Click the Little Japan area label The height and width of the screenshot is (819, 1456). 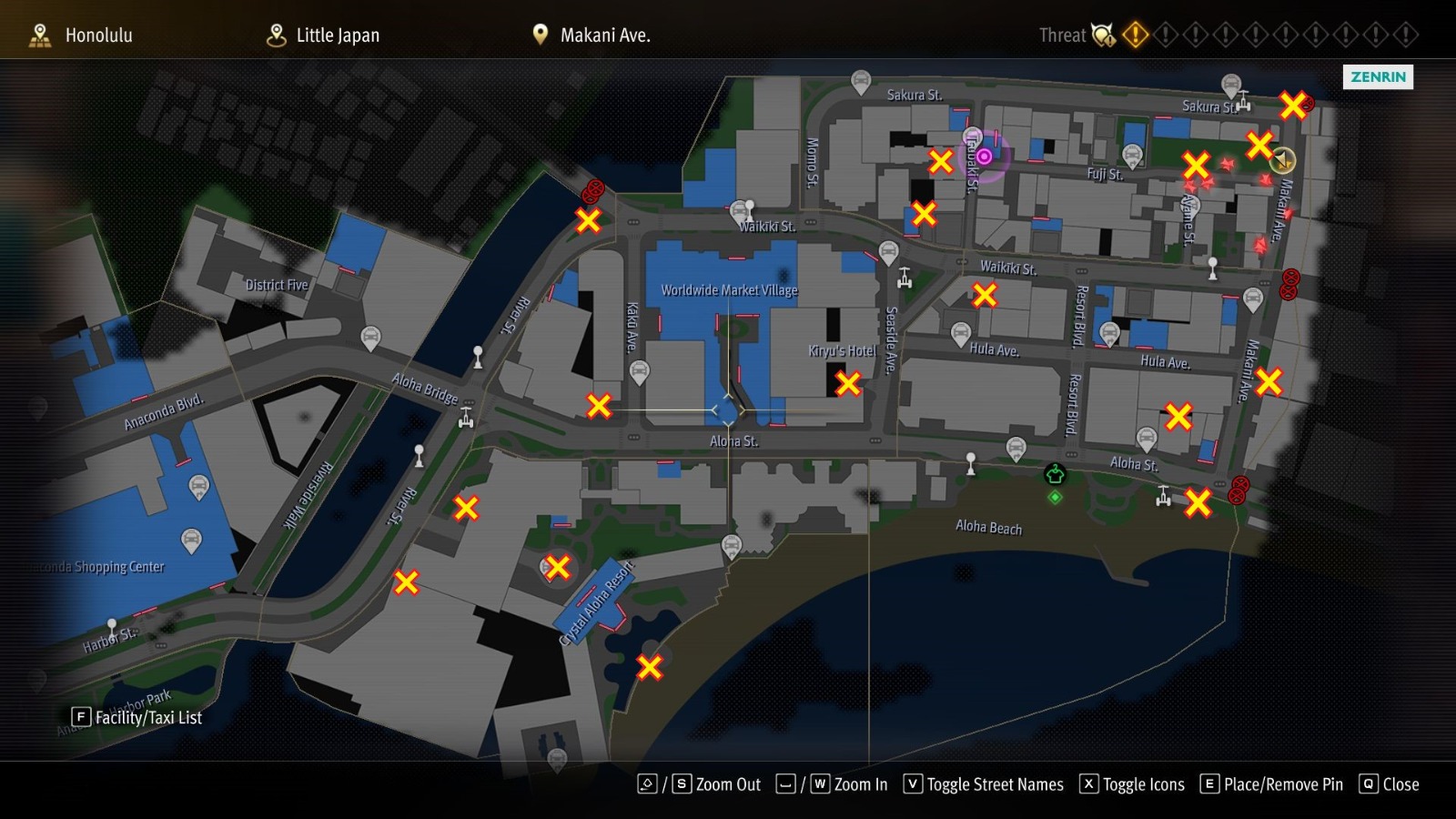(x=337, y=35)
